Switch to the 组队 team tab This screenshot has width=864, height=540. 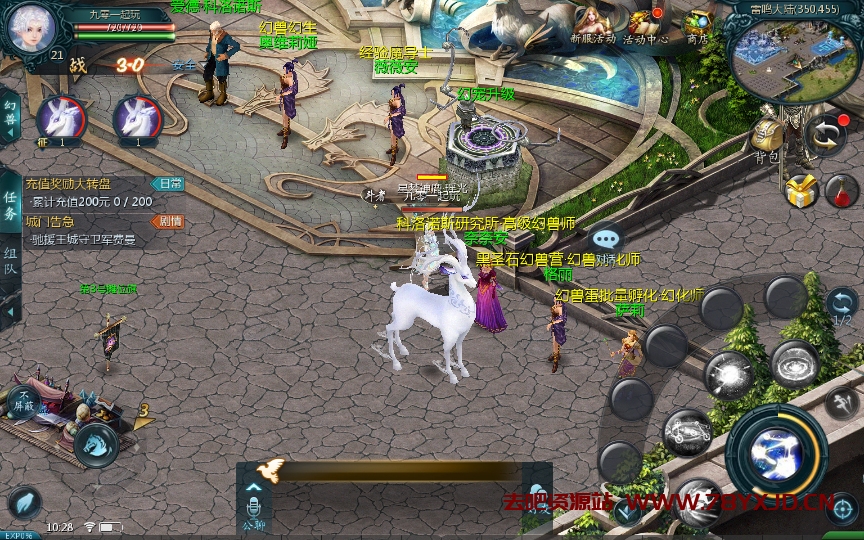[10, 254]
